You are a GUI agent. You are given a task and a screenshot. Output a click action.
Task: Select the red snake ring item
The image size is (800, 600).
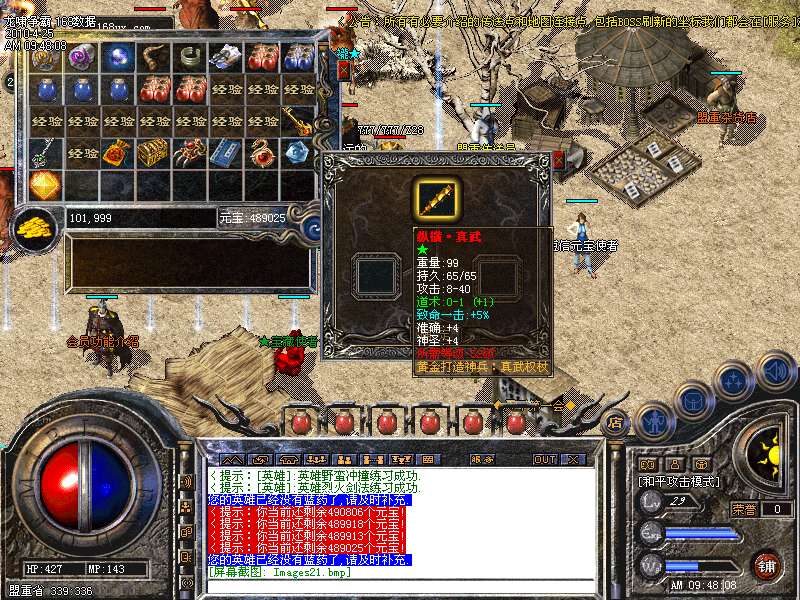[261, 152]
